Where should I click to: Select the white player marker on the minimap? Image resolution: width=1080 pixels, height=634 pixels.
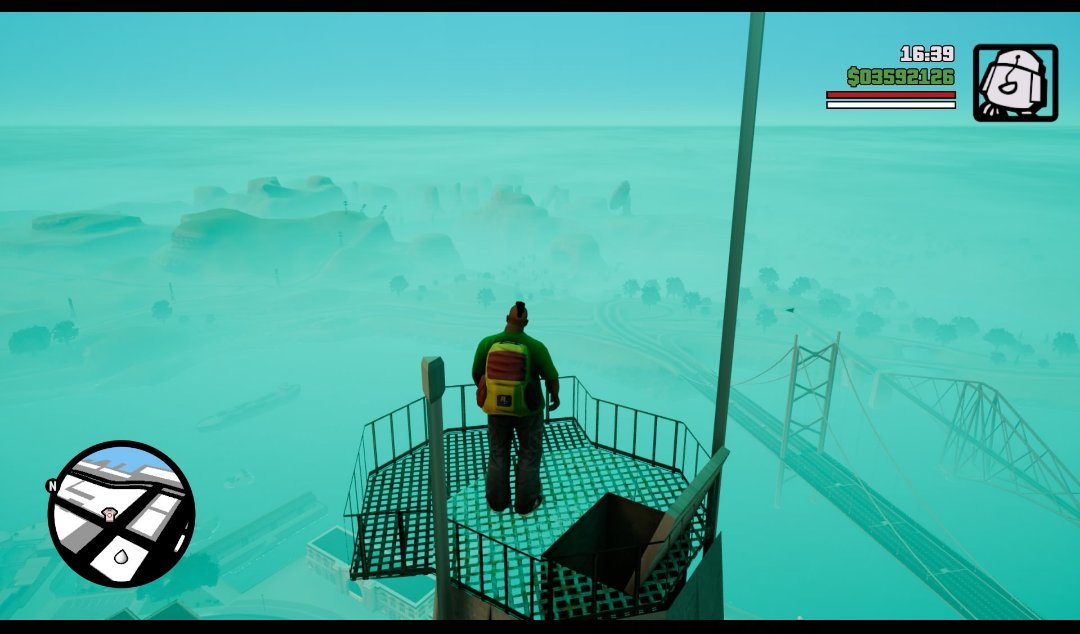[x=121, y=556]
